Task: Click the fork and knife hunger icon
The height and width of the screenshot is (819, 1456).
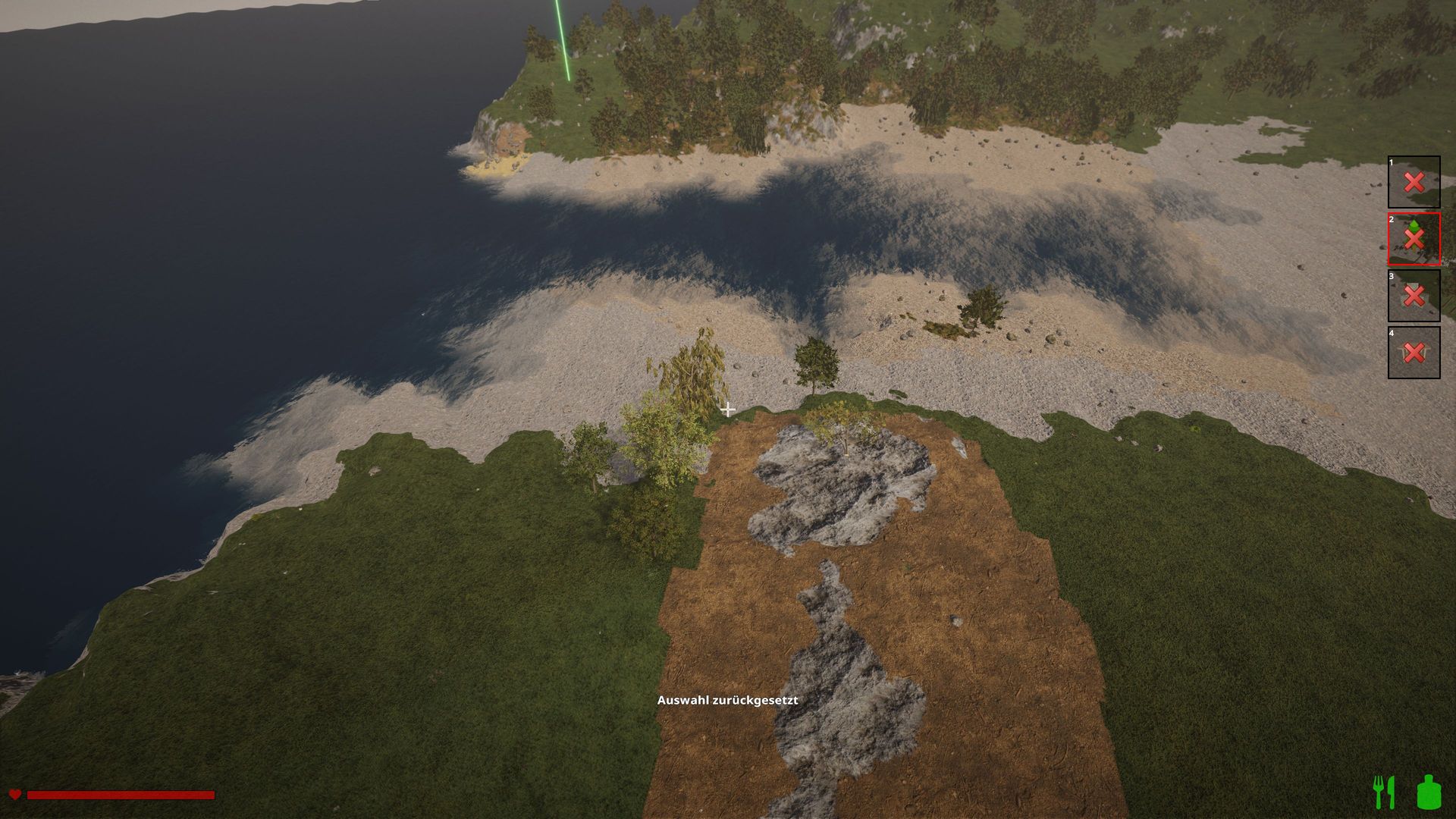Action: click(1384, 792)
